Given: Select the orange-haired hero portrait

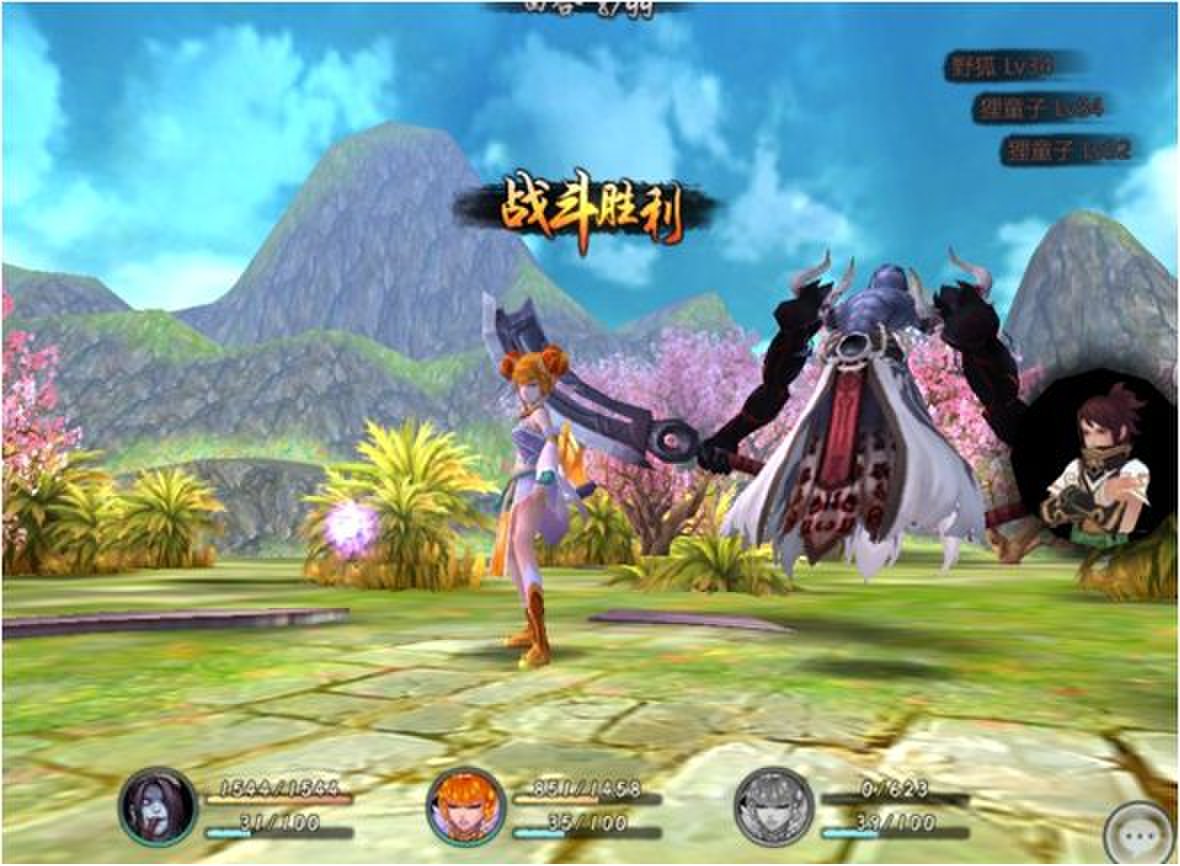Looking at the screenshot, I should 465,806.
